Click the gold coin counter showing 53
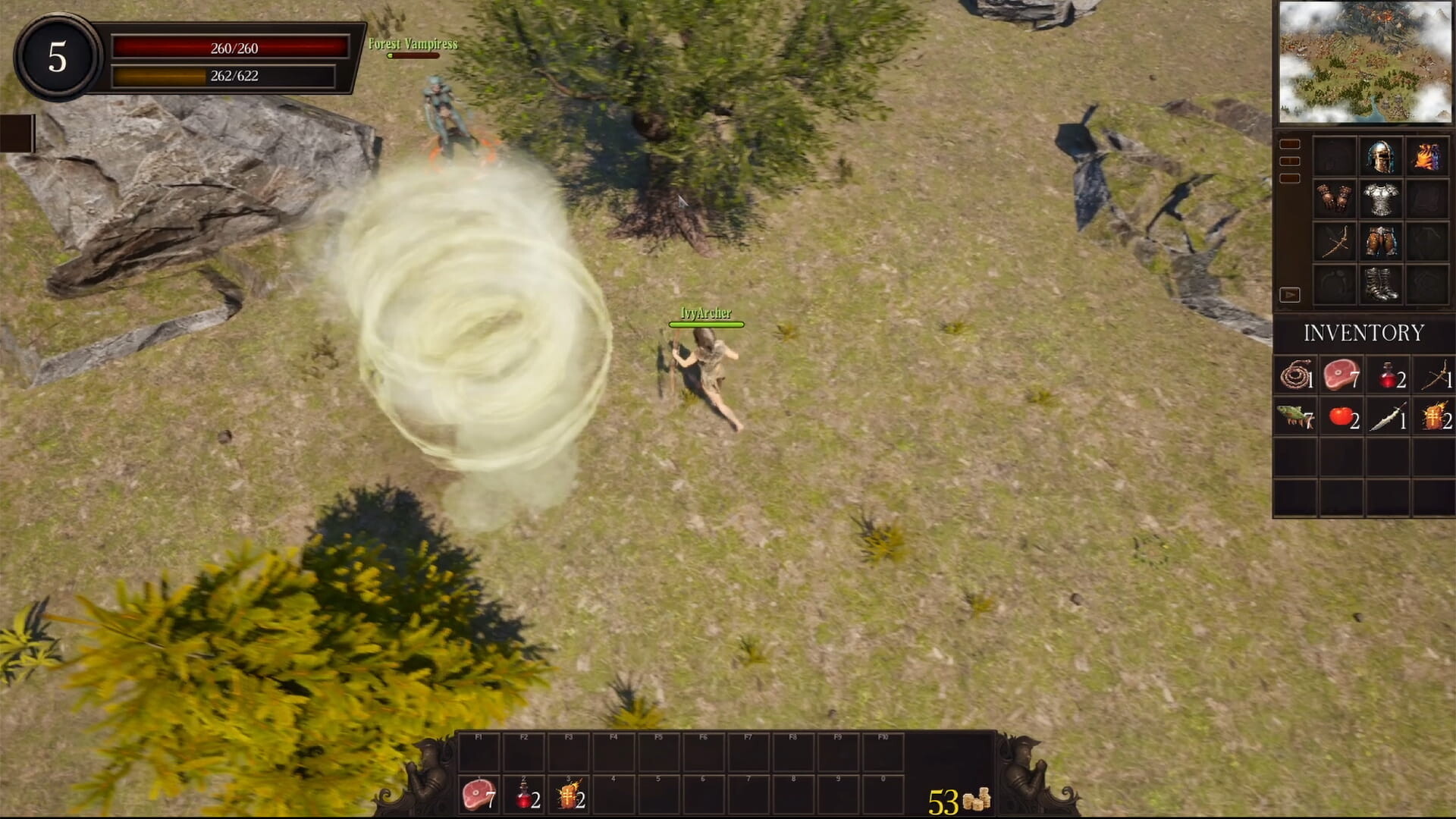This screenshot has width=1456, height=819. tap(960, 798)
